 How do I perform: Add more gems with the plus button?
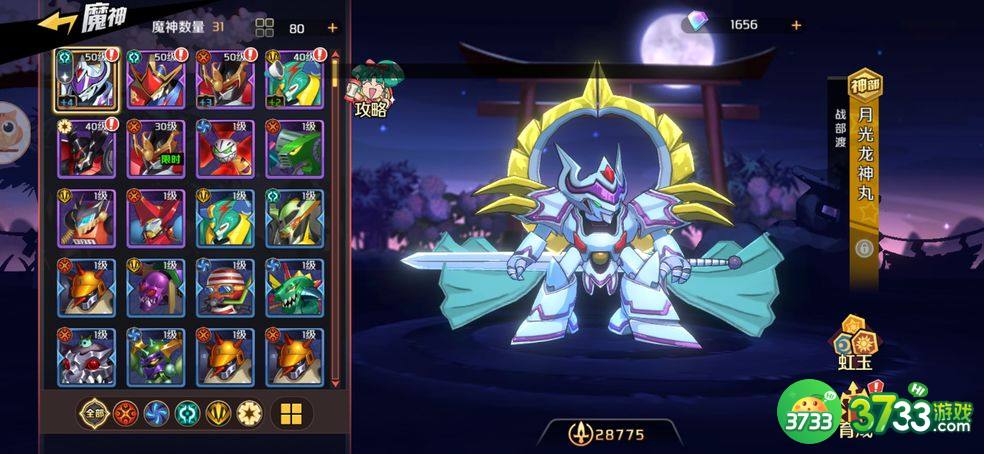tap(796, 25)
